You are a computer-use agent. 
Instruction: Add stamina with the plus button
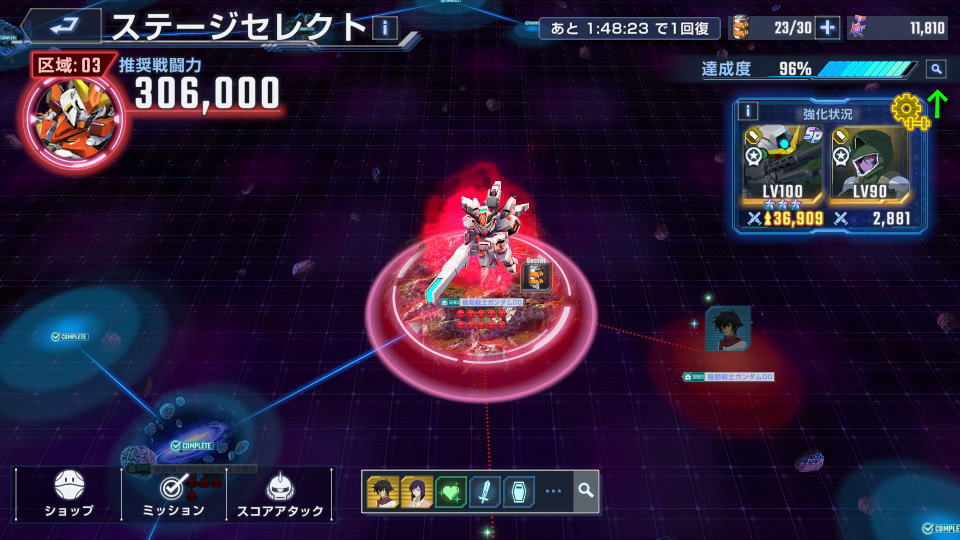tap(827, 28)
